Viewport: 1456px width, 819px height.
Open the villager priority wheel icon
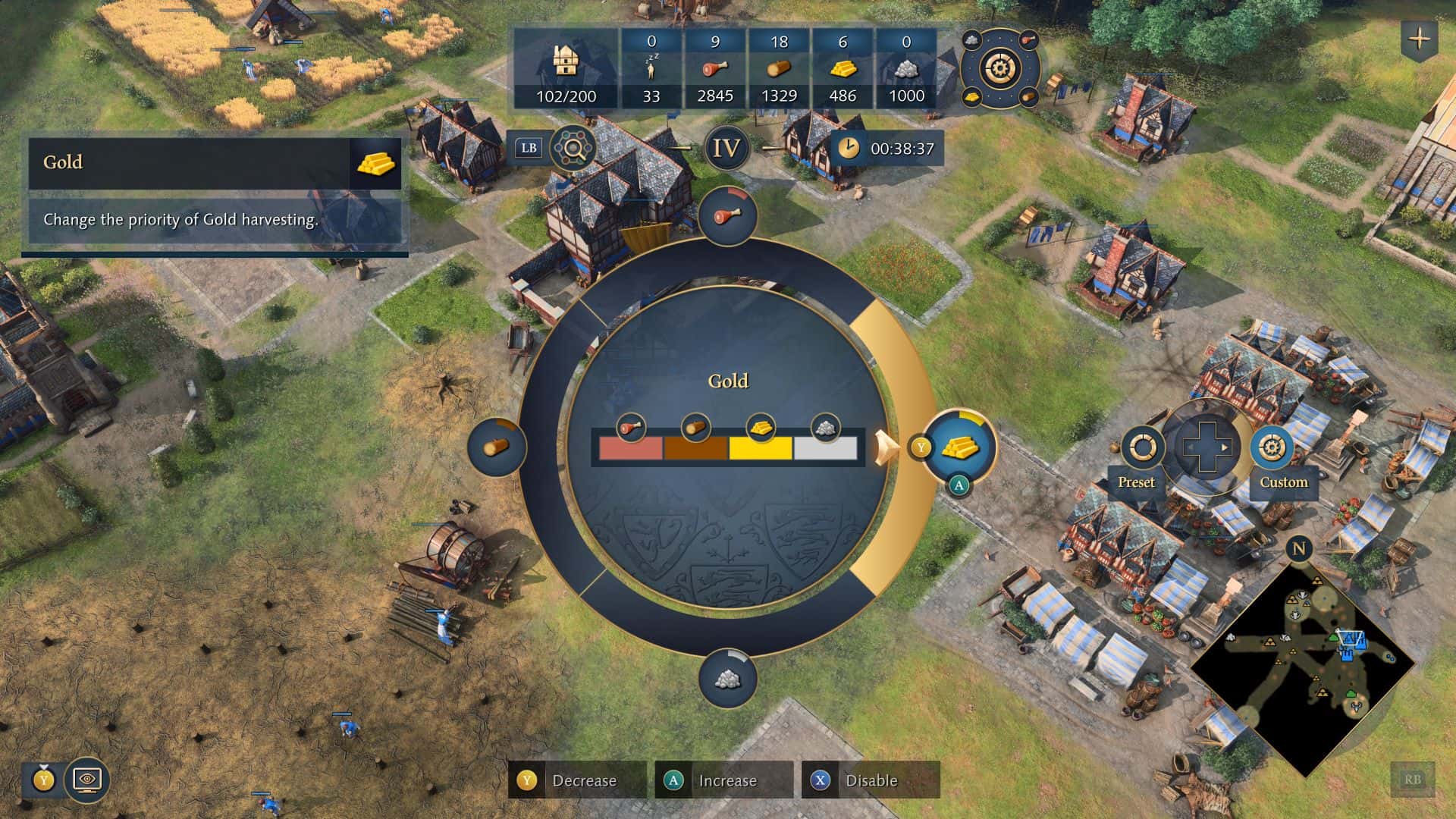[1000, 69]
